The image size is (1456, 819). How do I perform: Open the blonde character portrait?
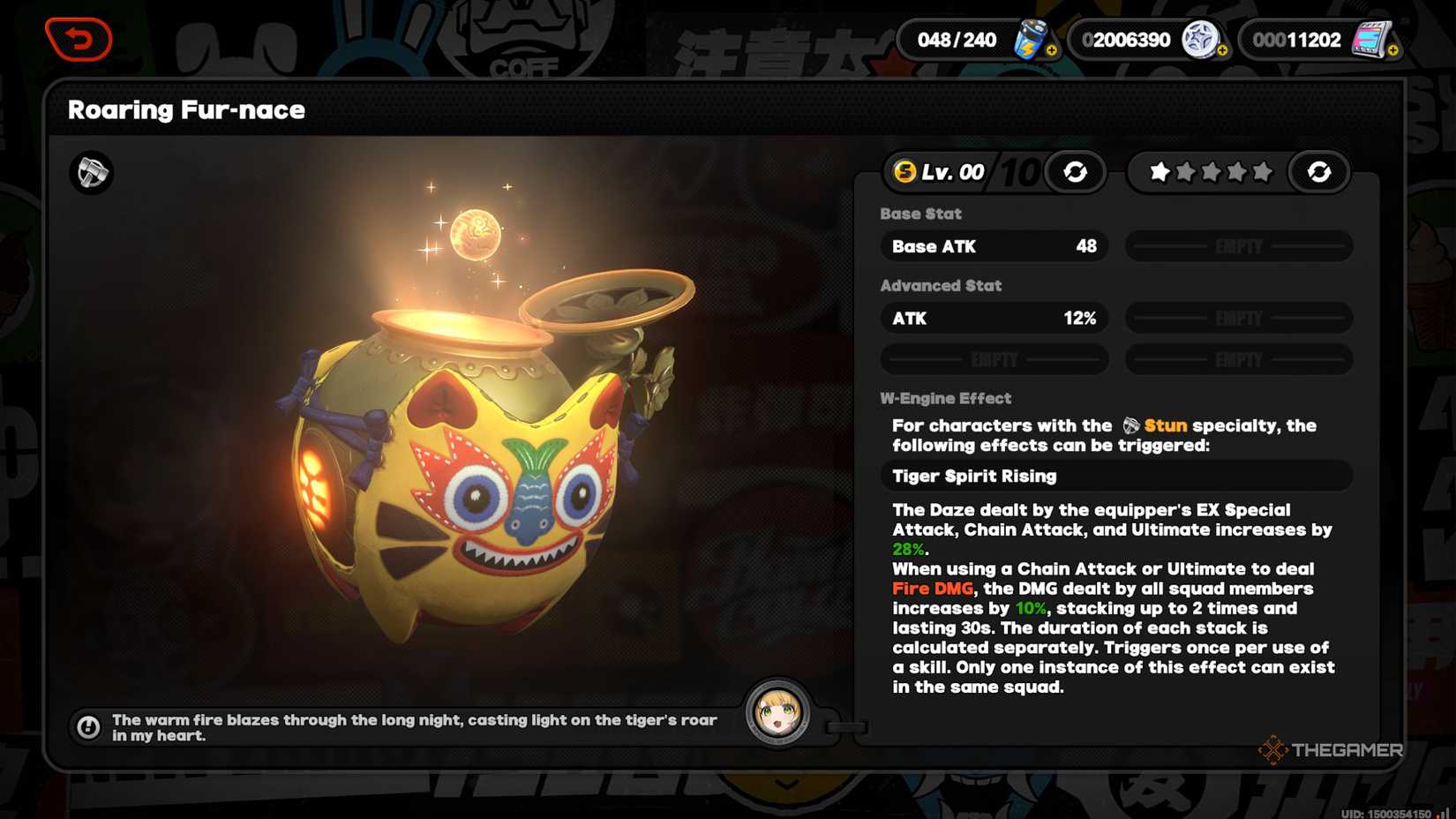tap(777, 712)
